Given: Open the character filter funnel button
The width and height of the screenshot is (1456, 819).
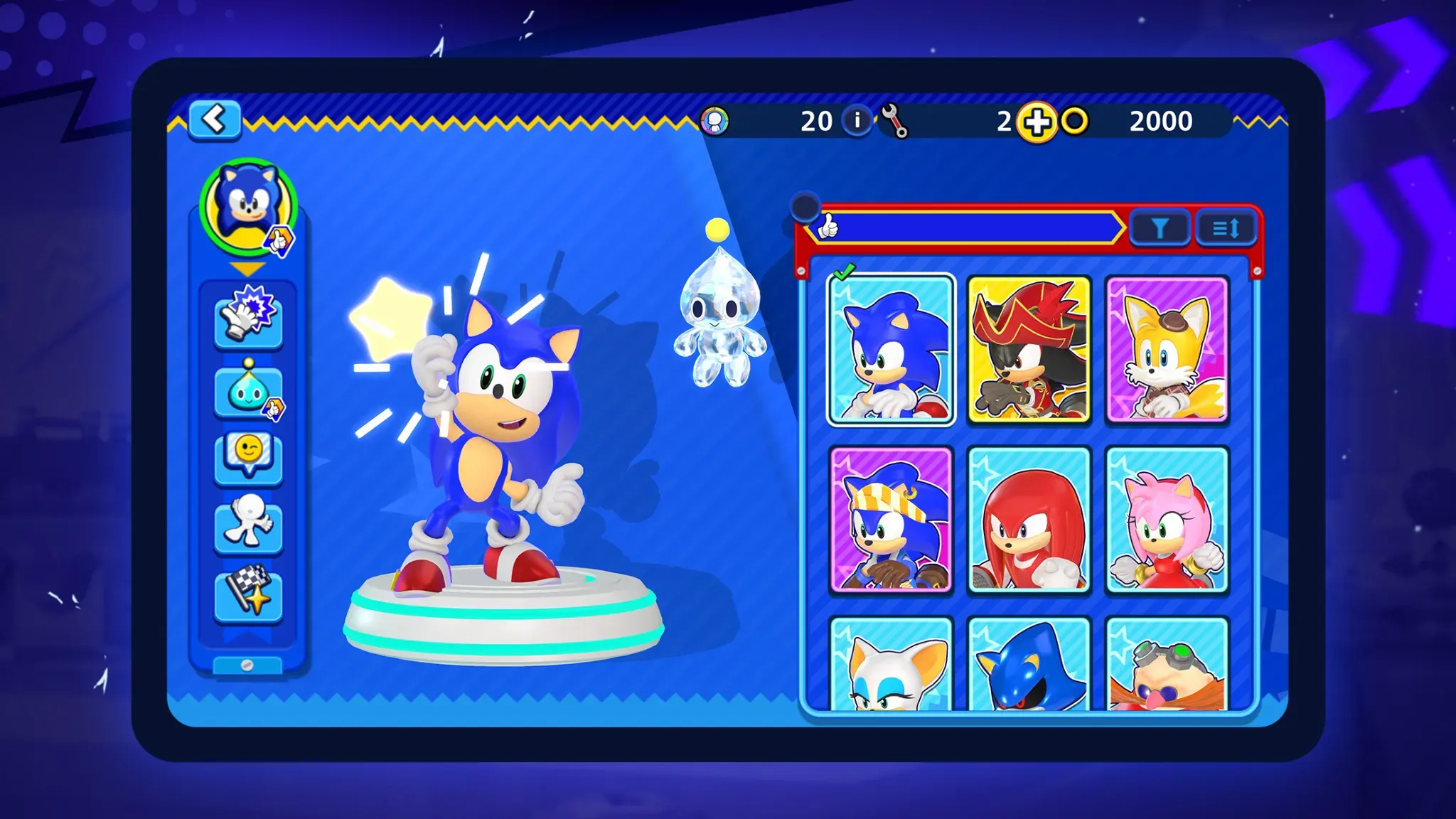Looking at the screenshot, I should (1160, 229).
